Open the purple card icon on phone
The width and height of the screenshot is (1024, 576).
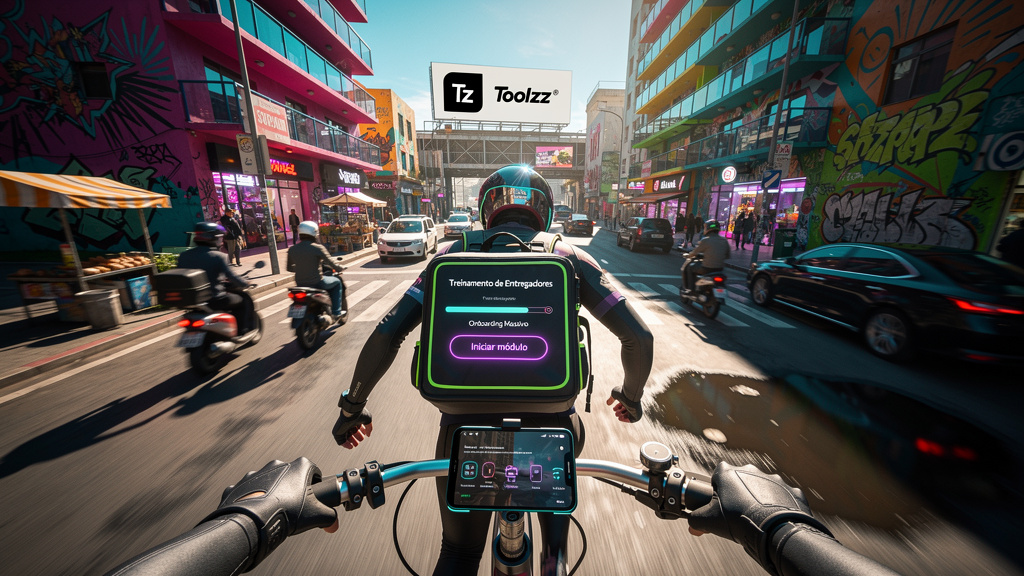click(x=536, y=475)
